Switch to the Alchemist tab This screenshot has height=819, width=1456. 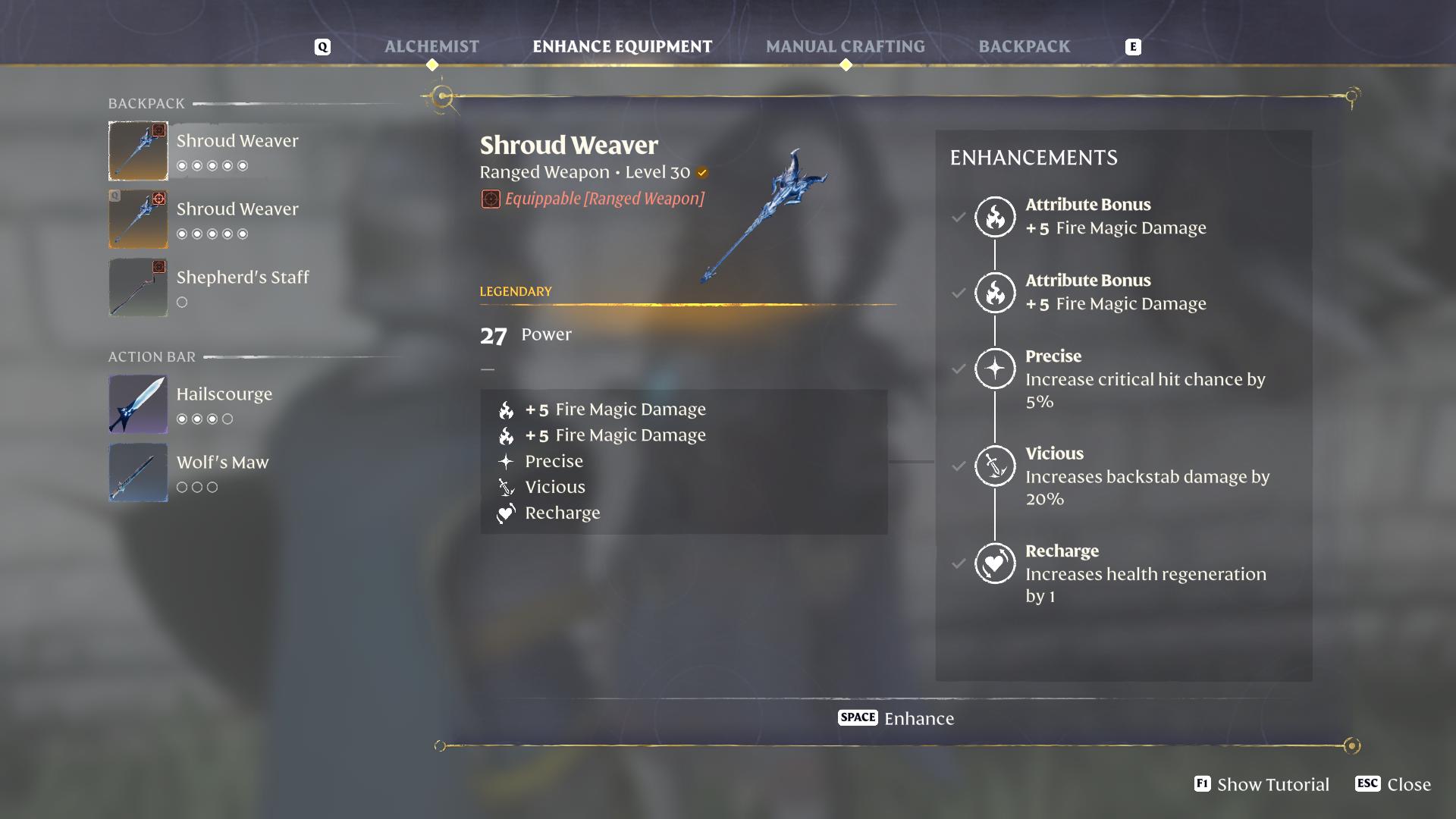pos(431,46)
